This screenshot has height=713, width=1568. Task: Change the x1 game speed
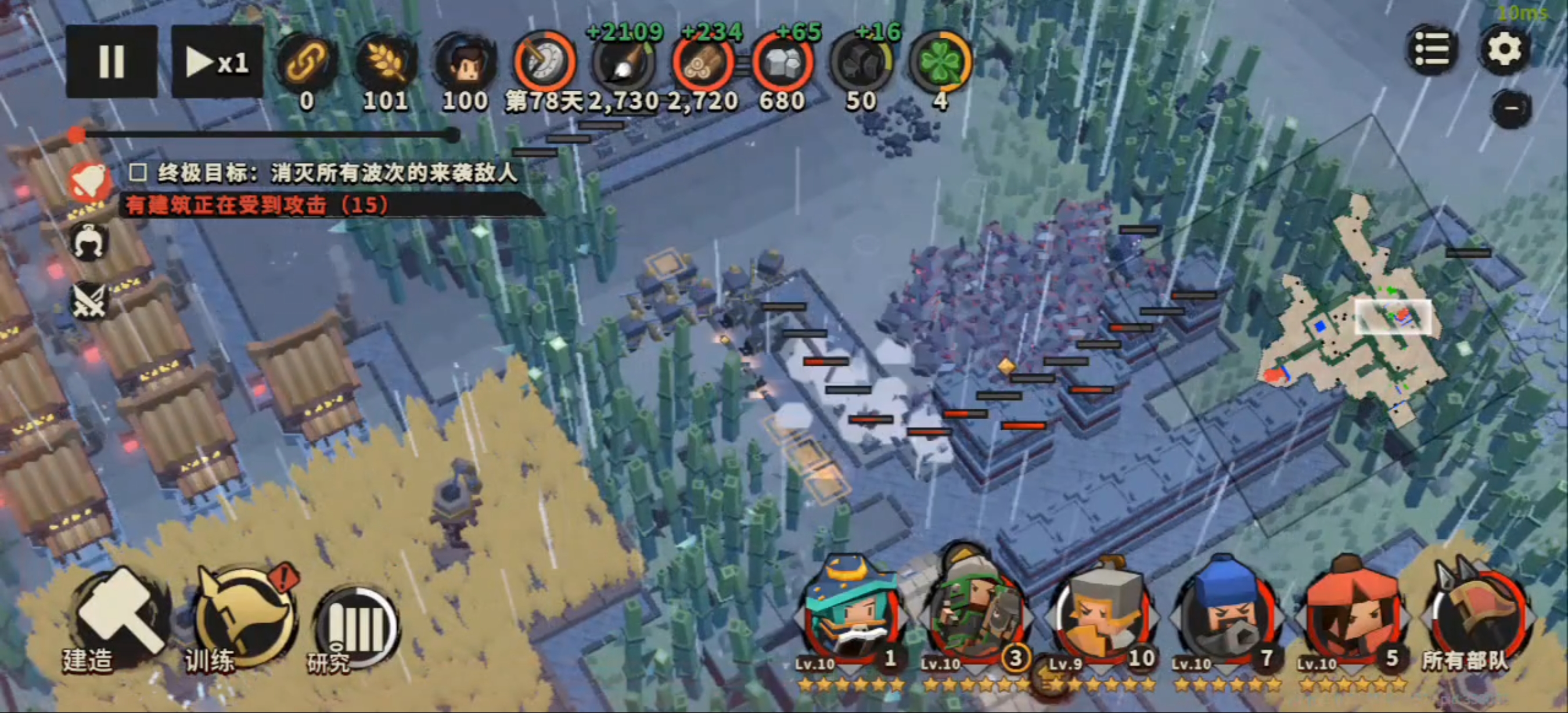tap(217, 62)
